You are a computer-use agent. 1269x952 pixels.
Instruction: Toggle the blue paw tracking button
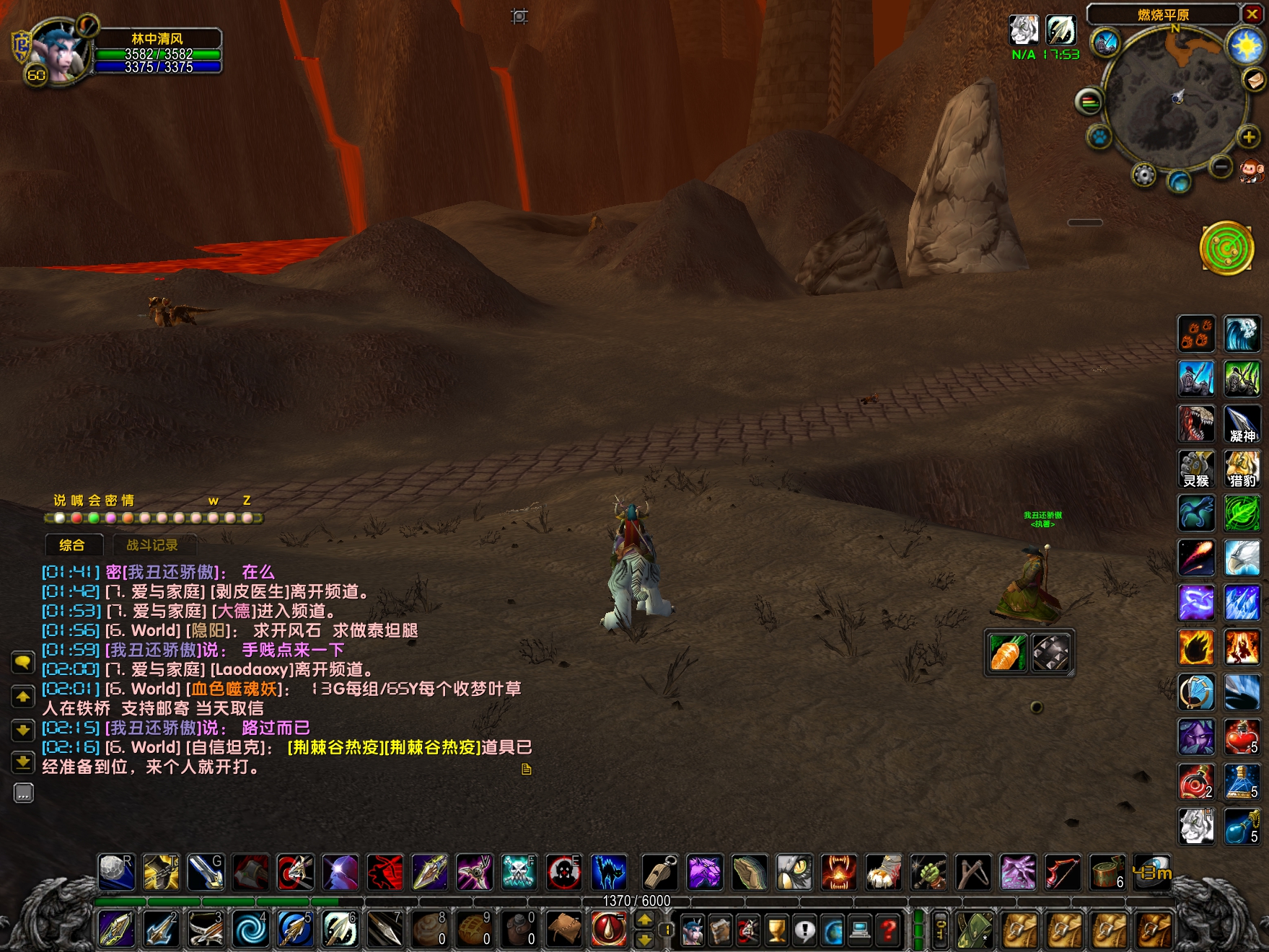pos(1099,136)
